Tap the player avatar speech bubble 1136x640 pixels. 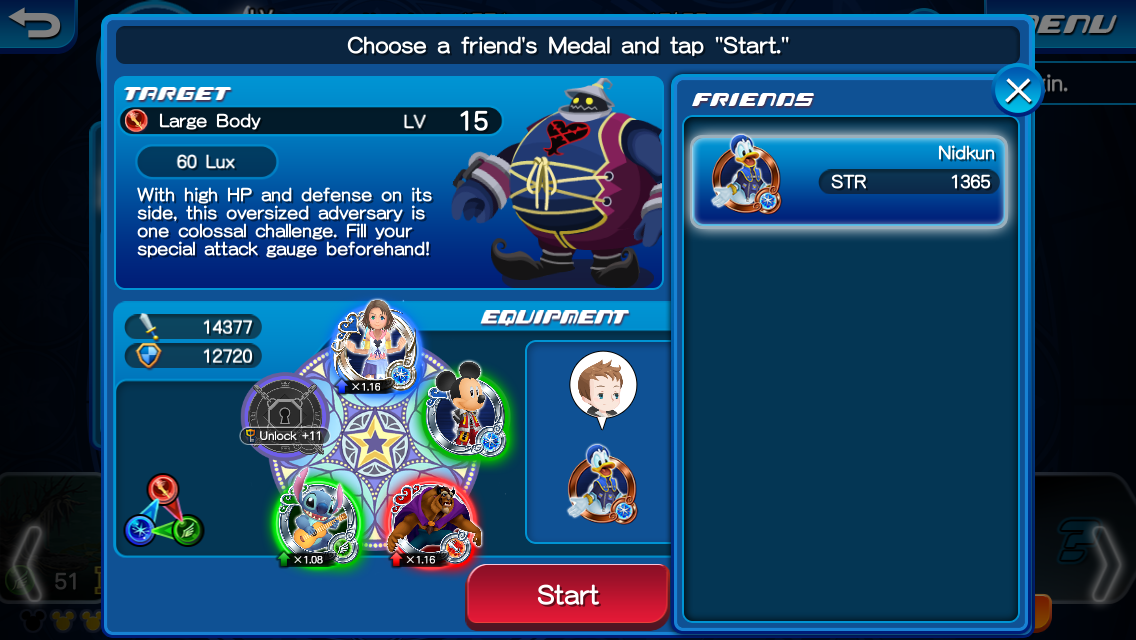pos(603,387)
